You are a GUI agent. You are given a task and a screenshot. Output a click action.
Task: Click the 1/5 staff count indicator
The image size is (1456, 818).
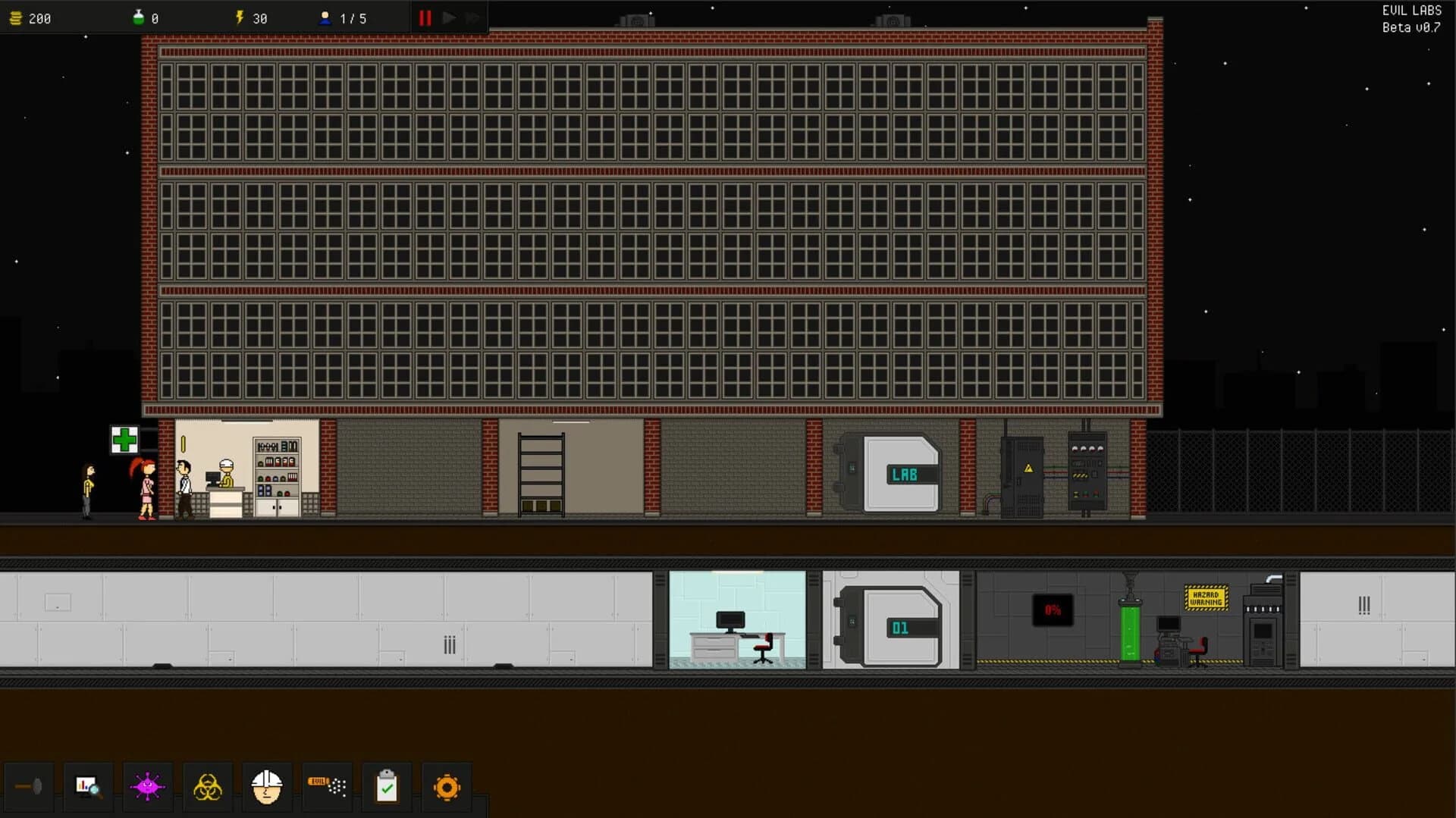point(341,17)
